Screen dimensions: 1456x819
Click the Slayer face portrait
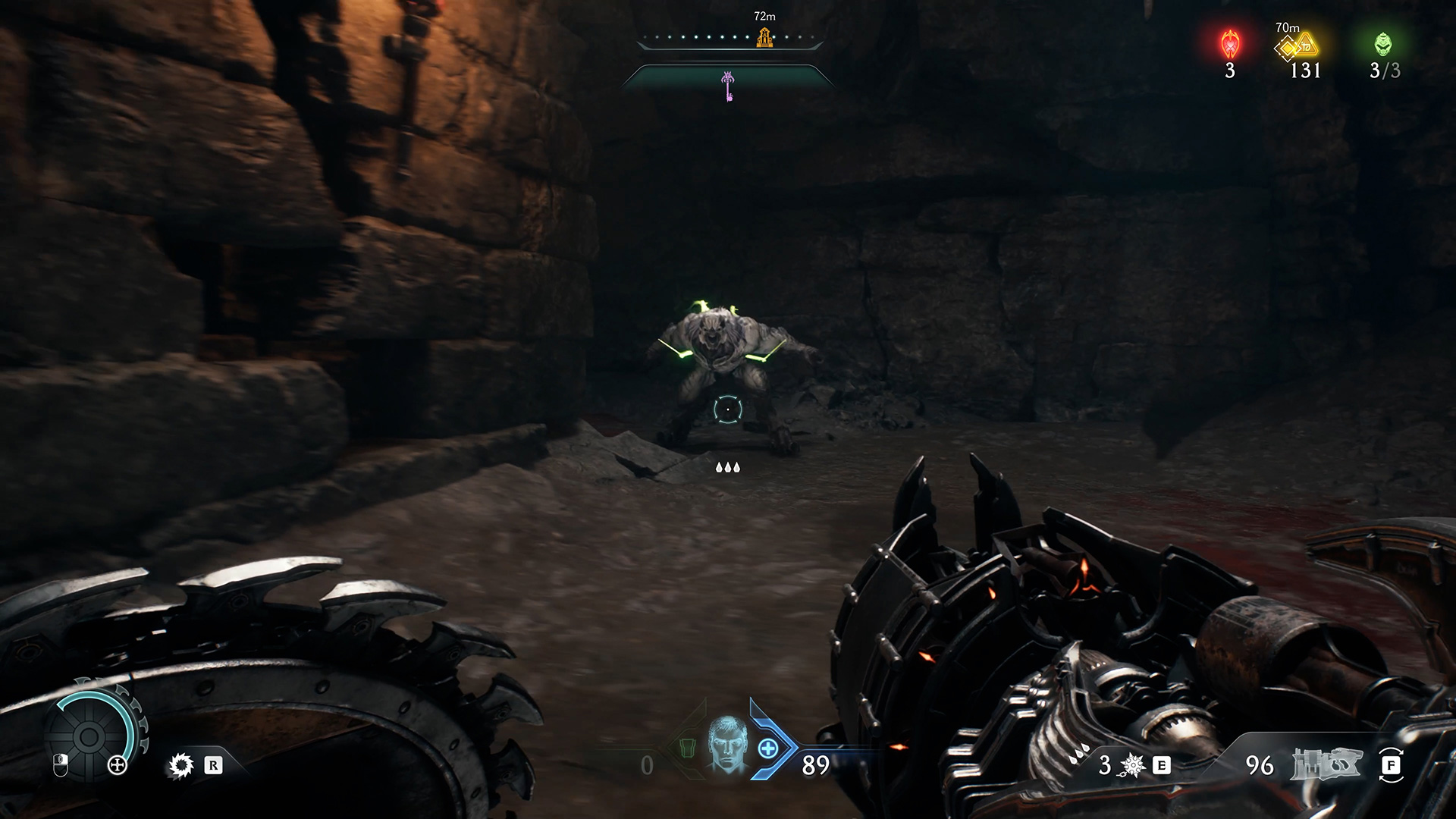click(726, 744)
